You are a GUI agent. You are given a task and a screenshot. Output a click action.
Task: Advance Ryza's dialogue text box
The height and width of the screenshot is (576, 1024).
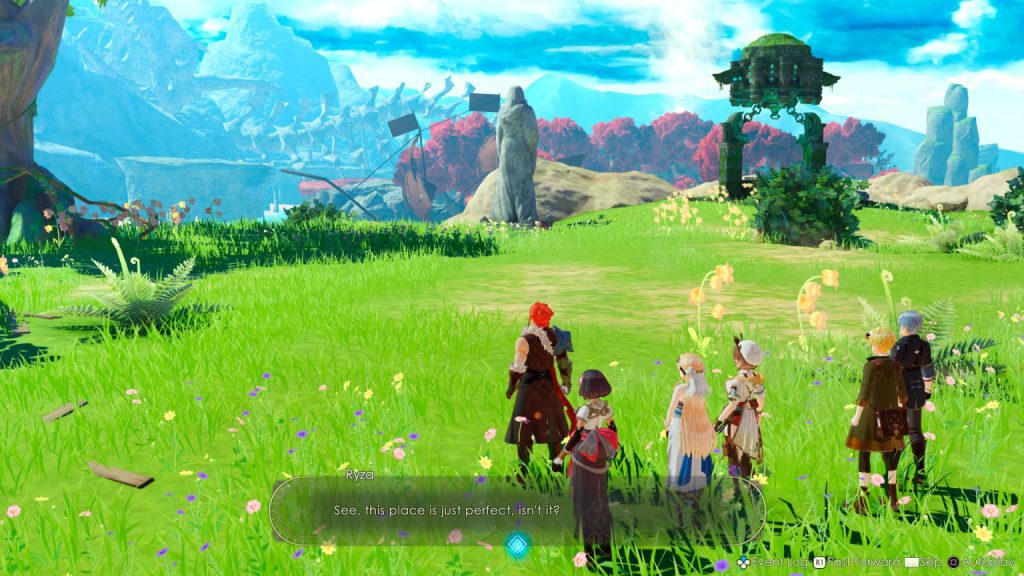516,510
